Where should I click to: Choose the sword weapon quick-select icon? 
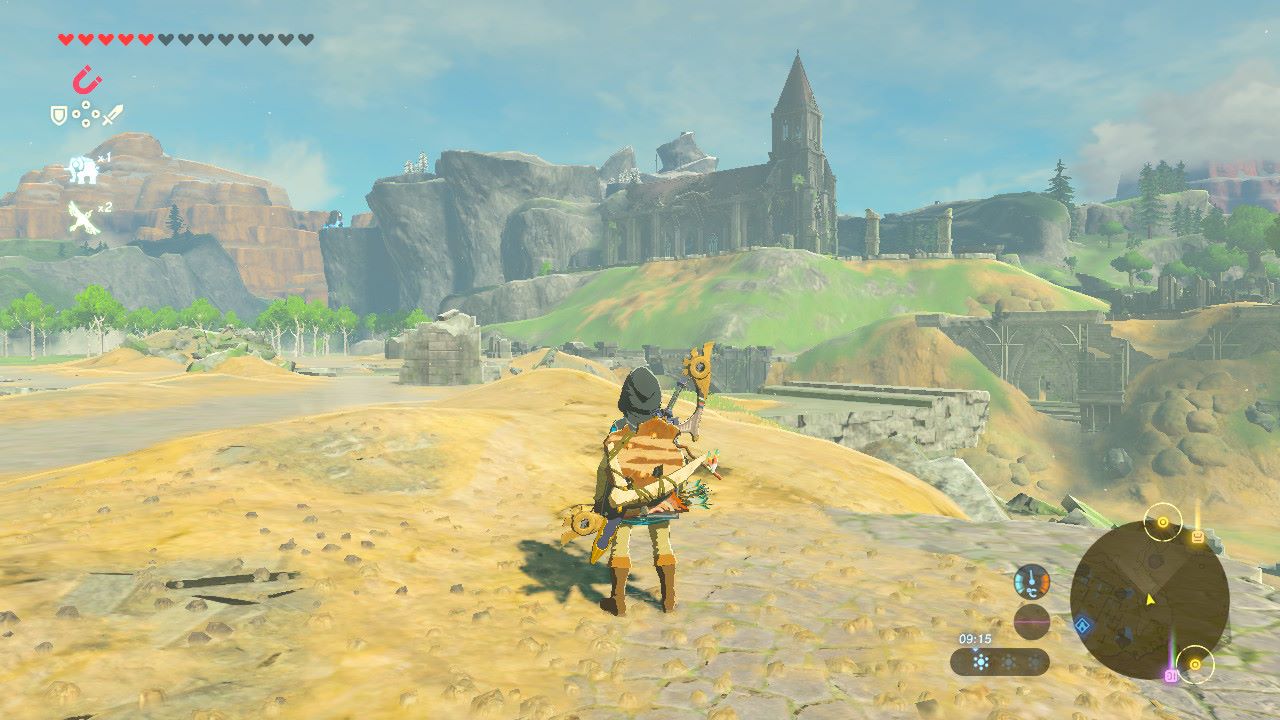(112, 115)
